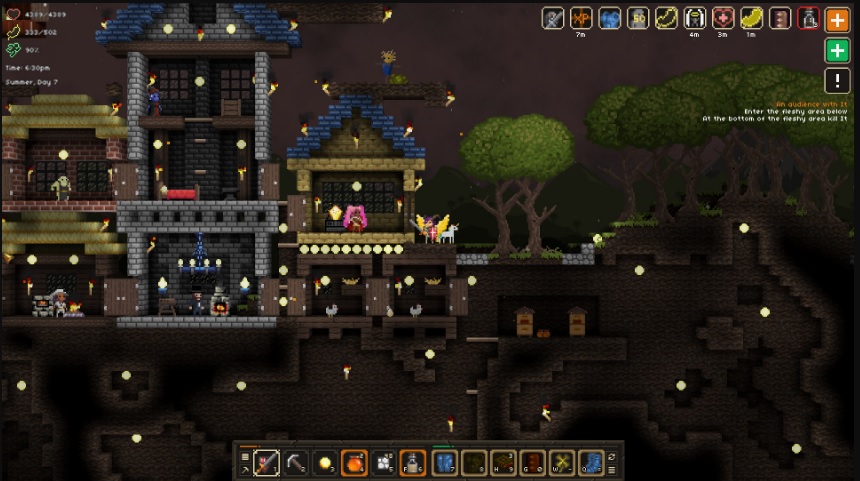Click the XP boost buff icon
This screenshot has height=481, width=860.
tap(581, 18)
